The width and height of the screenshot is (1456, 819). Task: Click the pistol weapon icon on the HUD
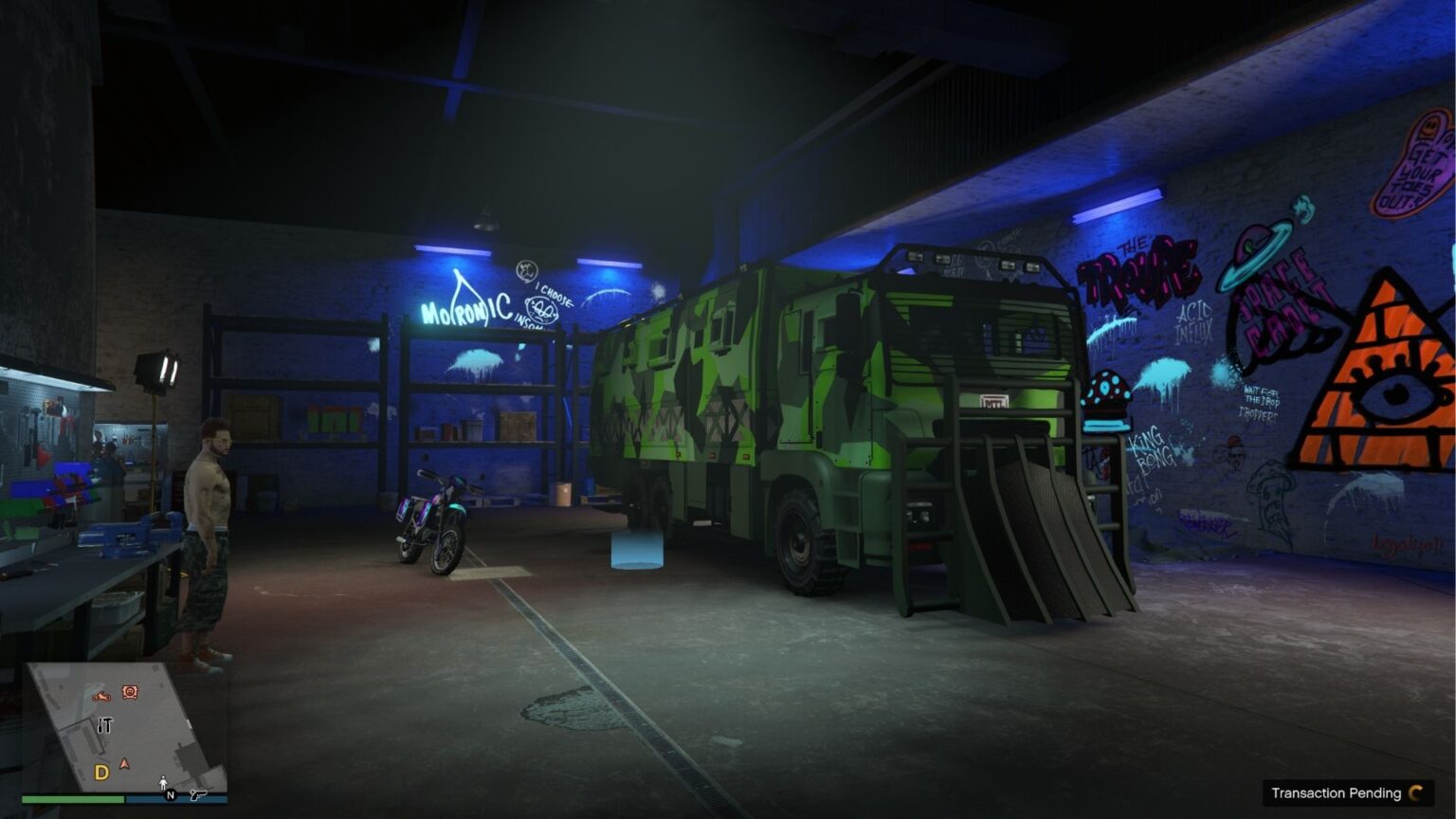[x=199, y=795]
